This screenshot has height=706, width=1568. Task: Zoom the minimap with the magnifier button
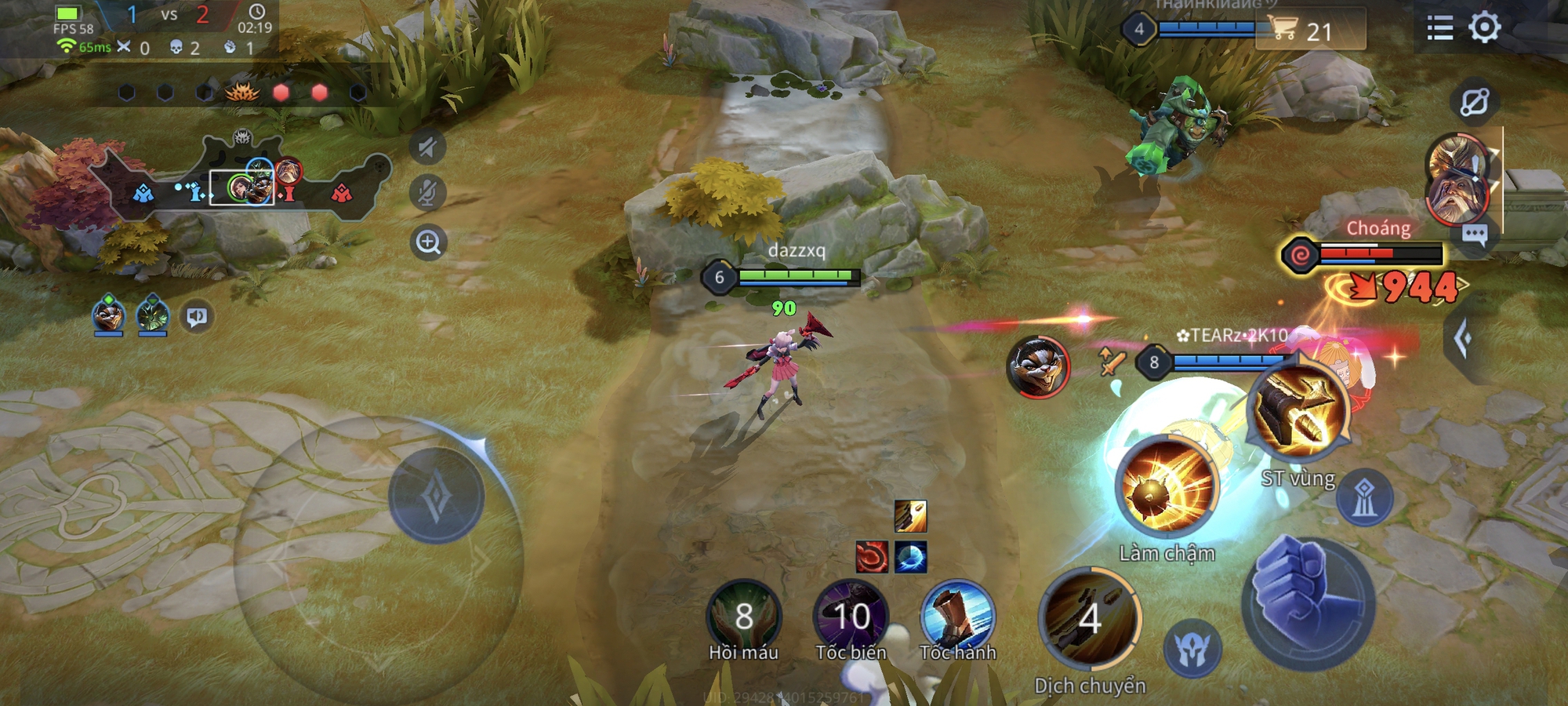click(428, 242)
